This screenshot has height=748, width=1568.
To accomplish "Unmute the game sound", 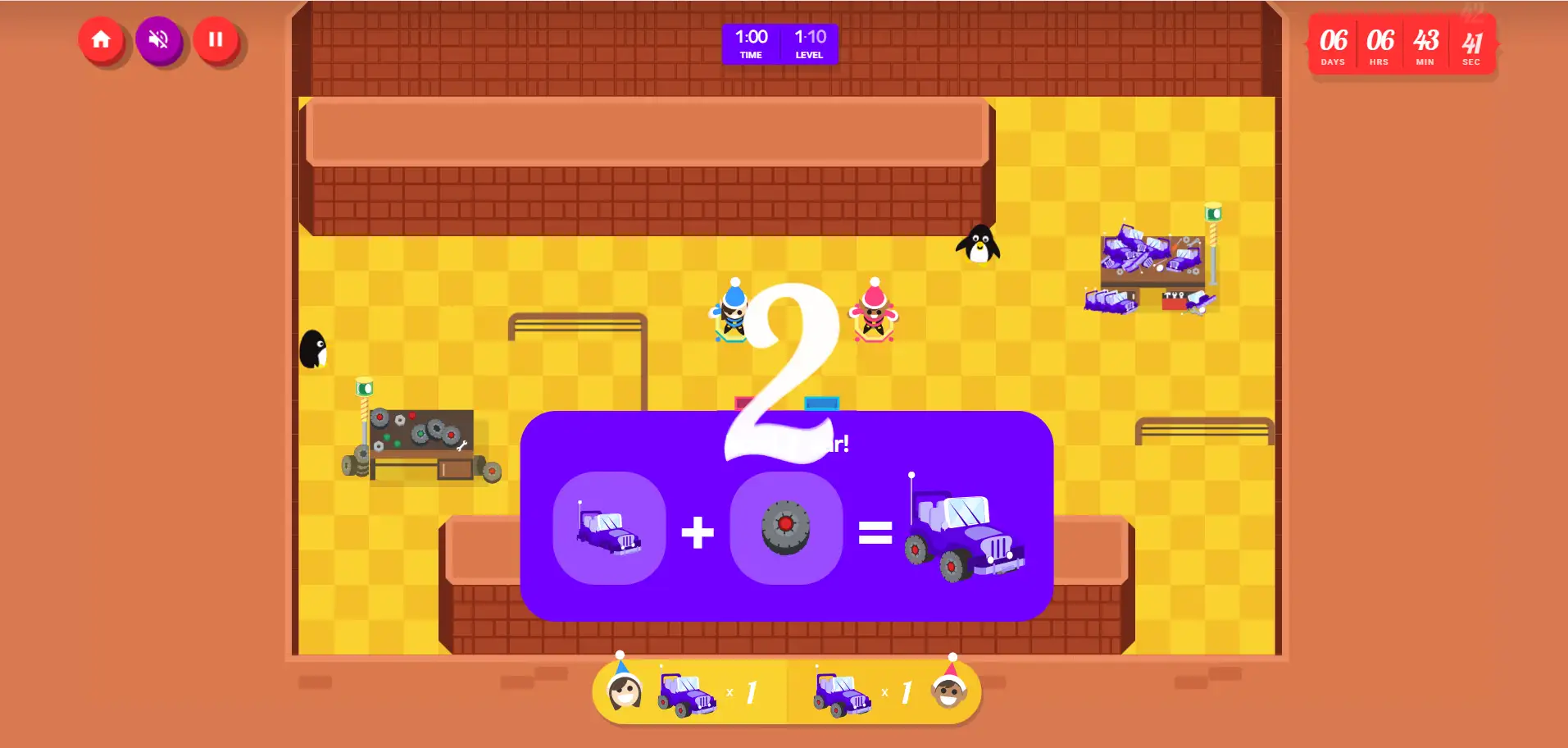I will point(159,39).
